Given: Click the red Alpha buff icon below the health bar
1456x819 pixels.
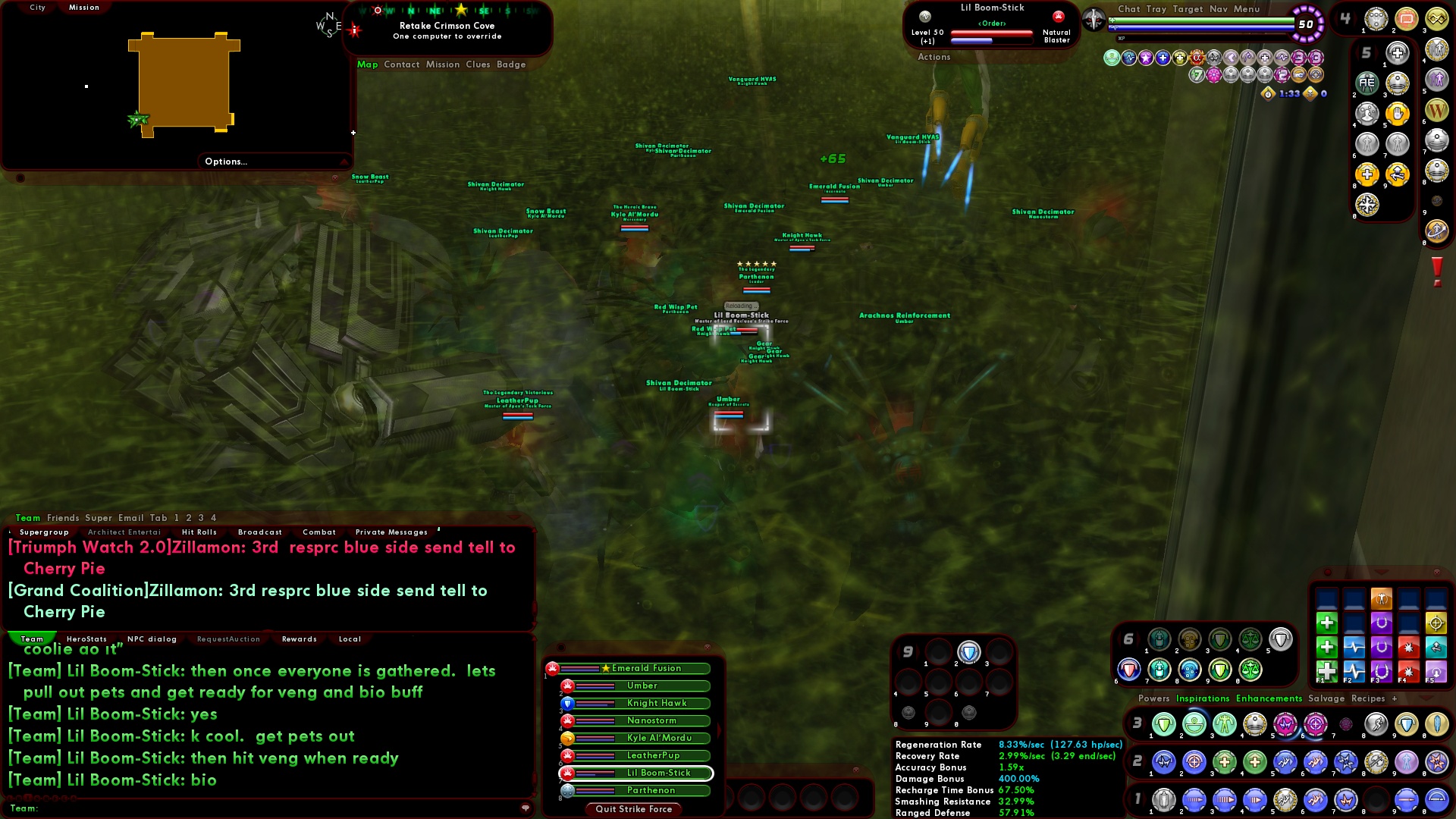Looking at the screenshot, I should point(1197,58).
